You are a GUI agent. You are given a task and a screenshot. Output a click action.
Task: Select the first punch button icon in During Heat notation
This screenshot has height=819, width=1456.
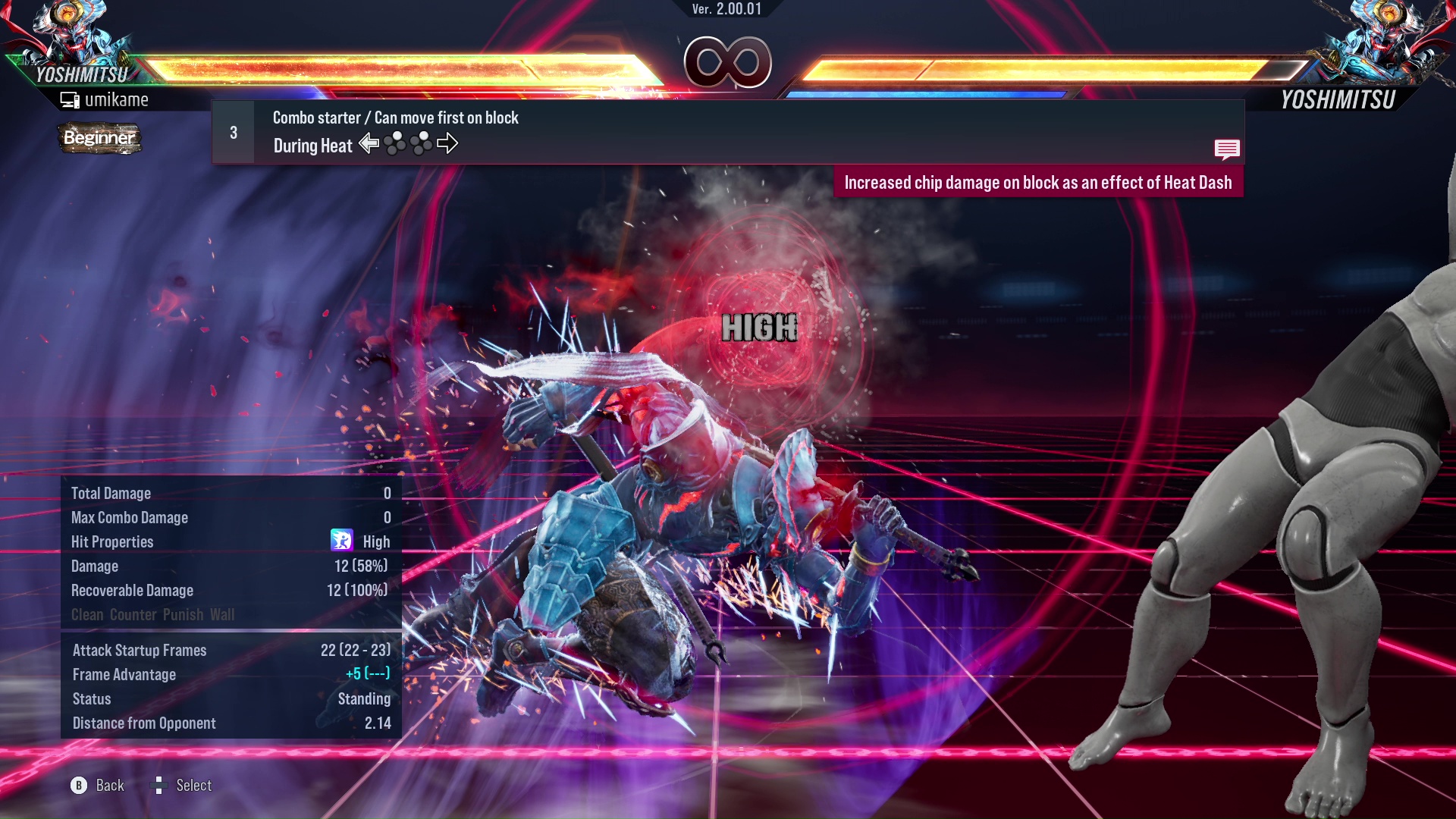coord(395,143)
